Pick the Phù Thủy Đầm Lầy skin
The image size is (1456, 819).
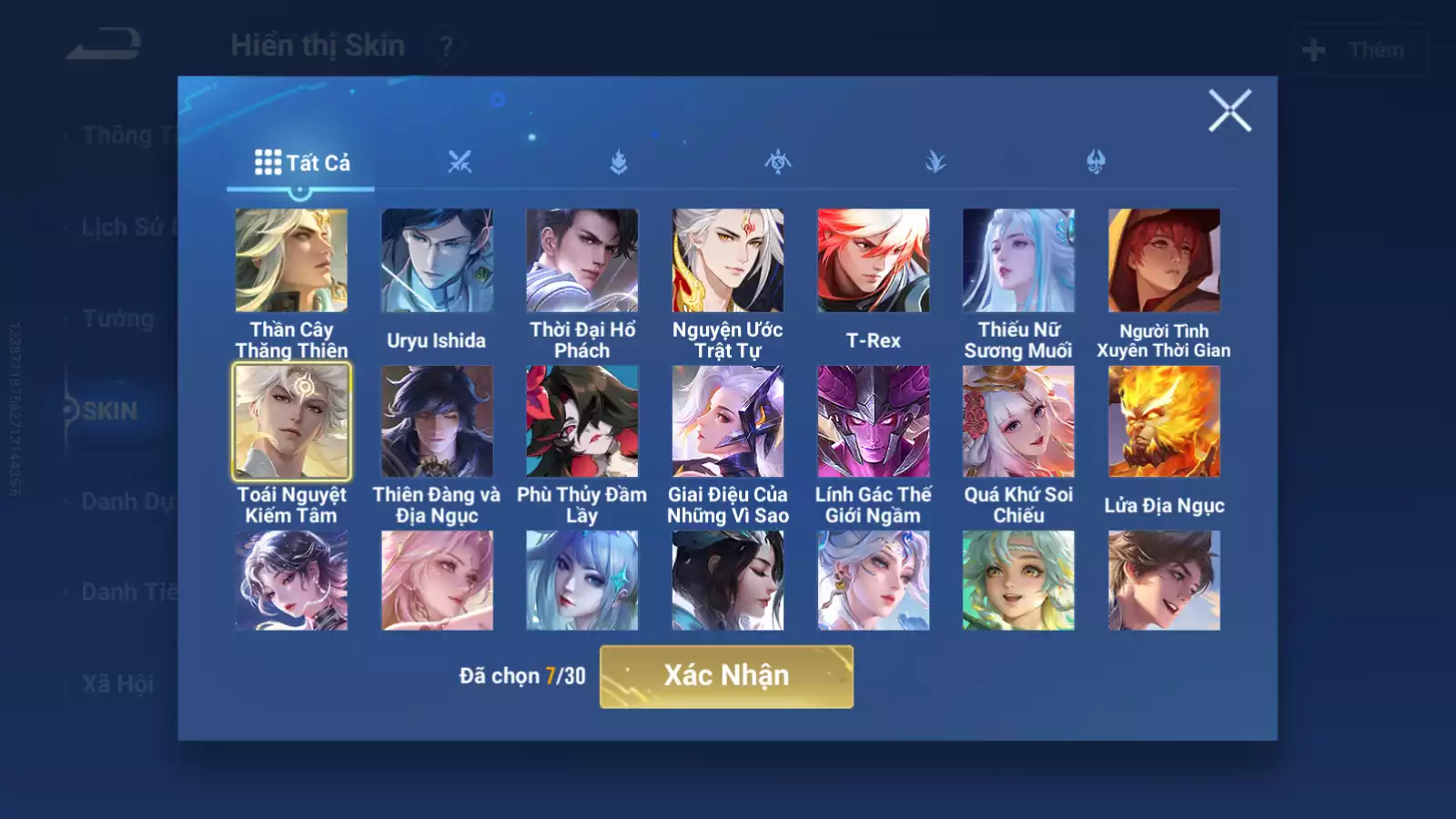click(x=582, y=421)
